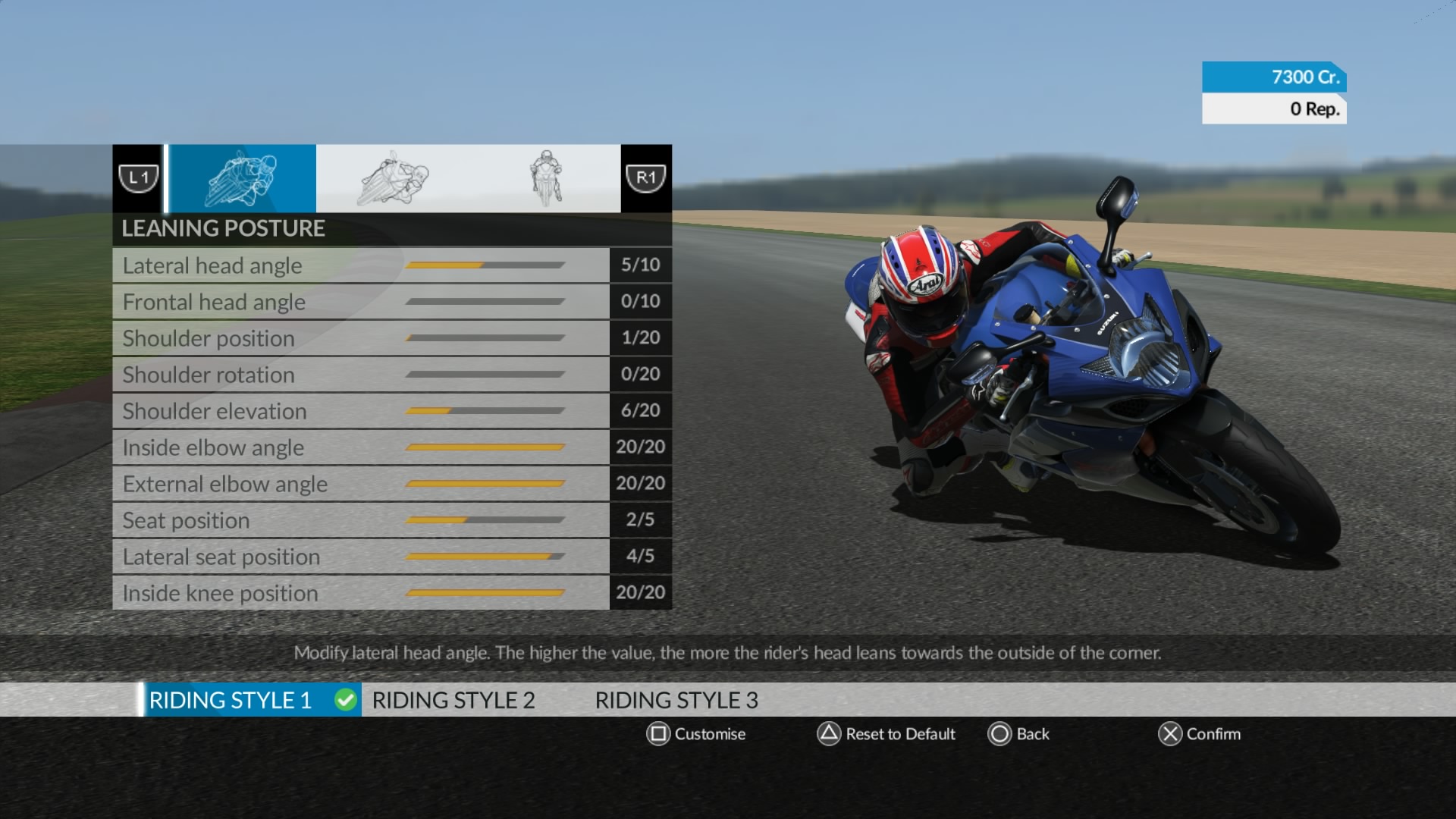Viewport: 1456px width, 819px height.
Task: Click Reset to Default
Action: (x=886, y=734)
